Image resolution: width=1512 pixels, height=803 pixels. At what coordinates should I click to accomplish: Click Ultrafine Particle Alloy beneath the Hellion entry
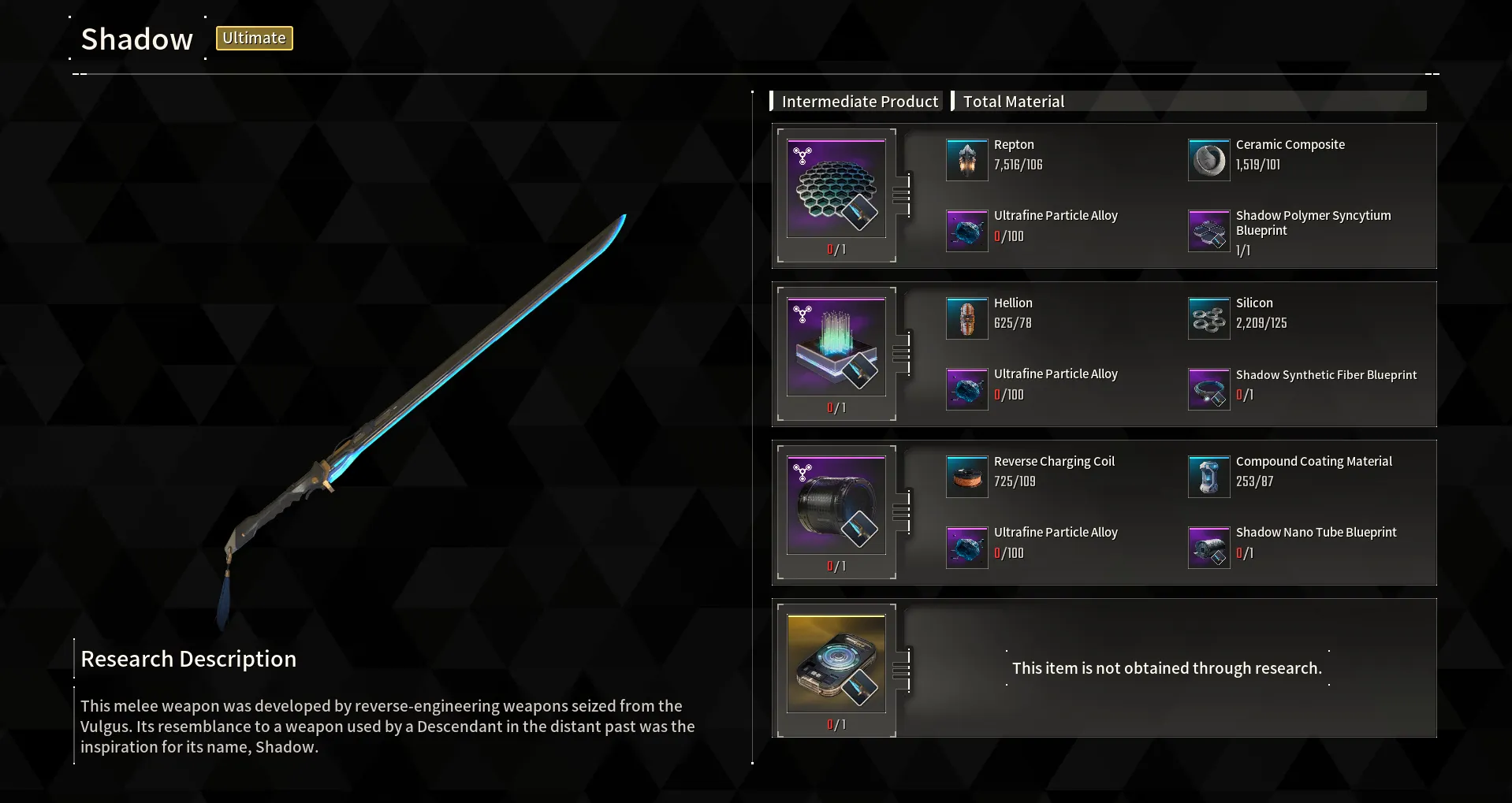[x=967, y=389]
